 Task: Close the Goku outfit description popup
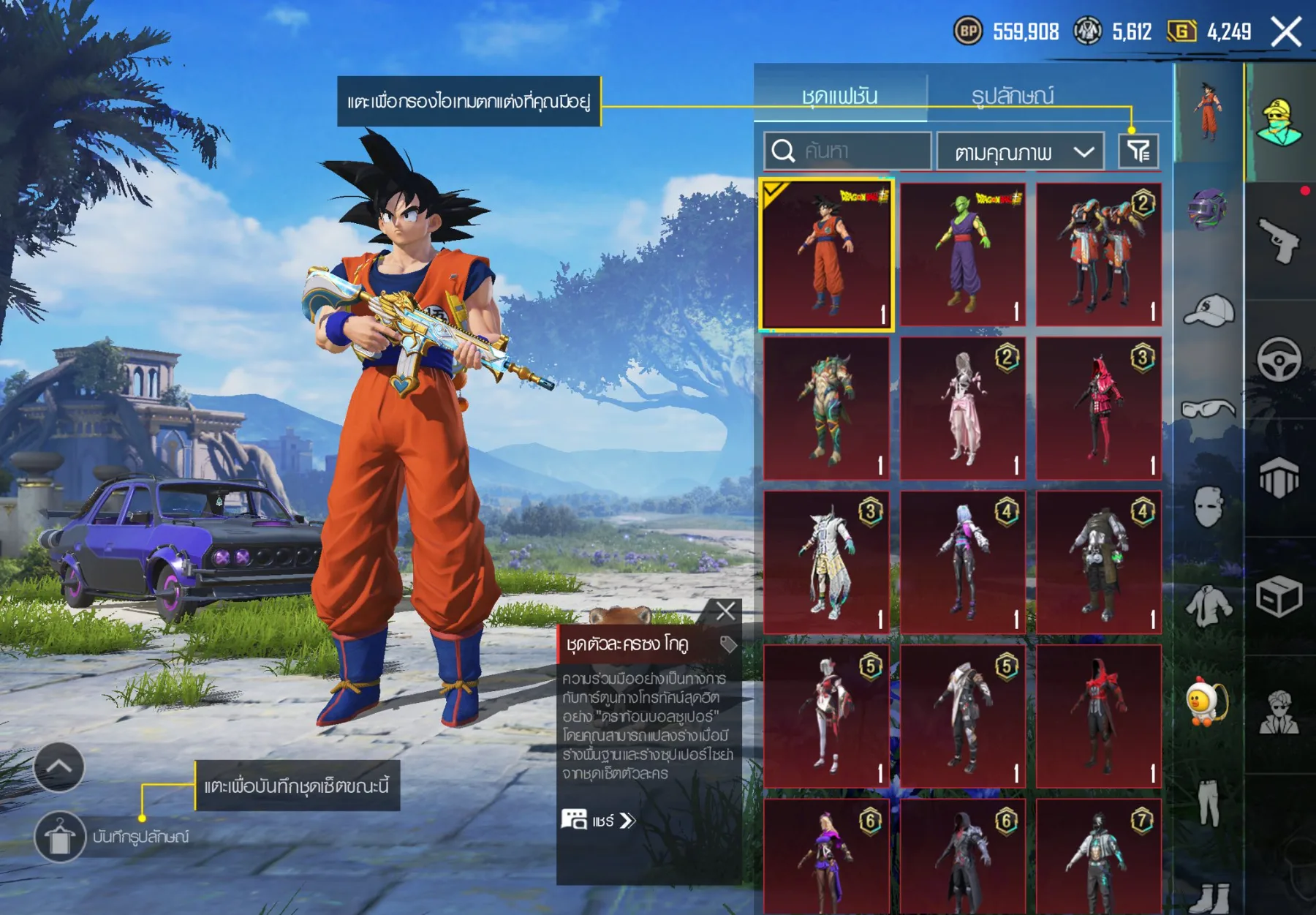tap(725, 611)
